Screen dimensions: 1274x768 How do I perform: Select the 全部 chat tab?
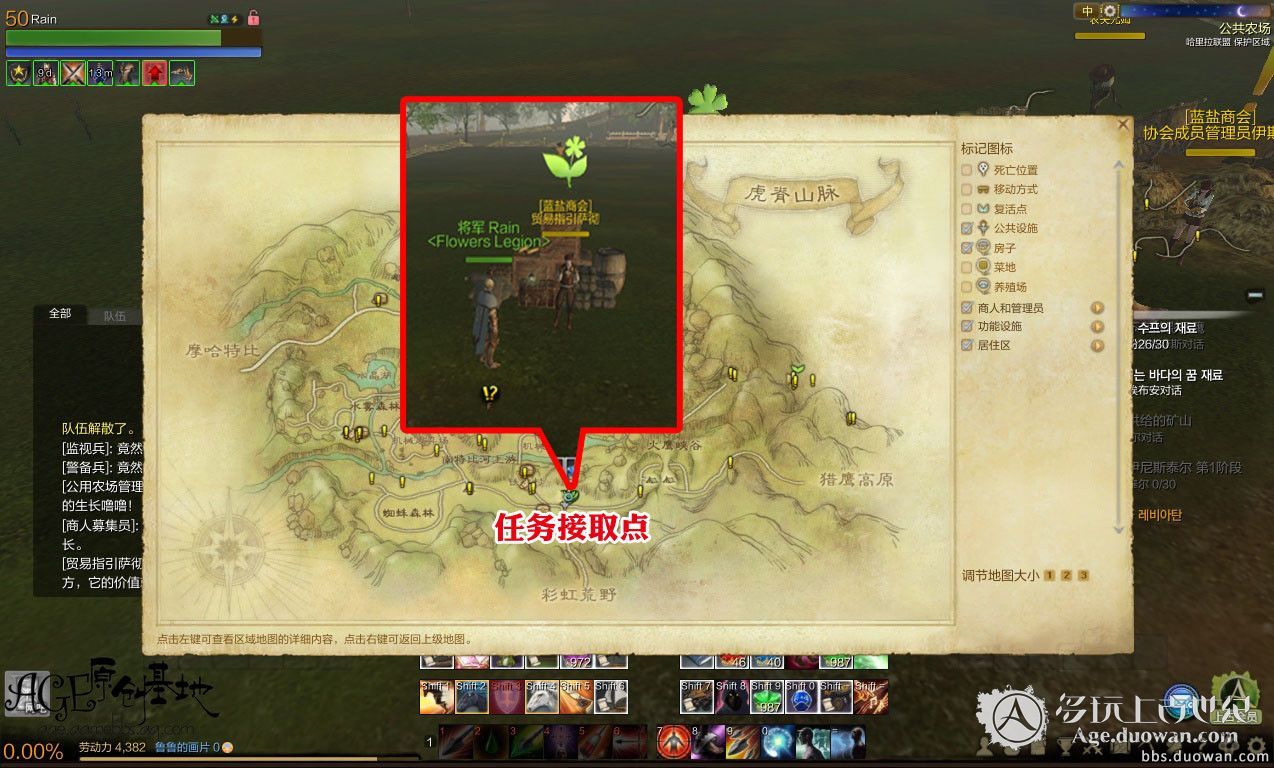click(x=60, y=313)
